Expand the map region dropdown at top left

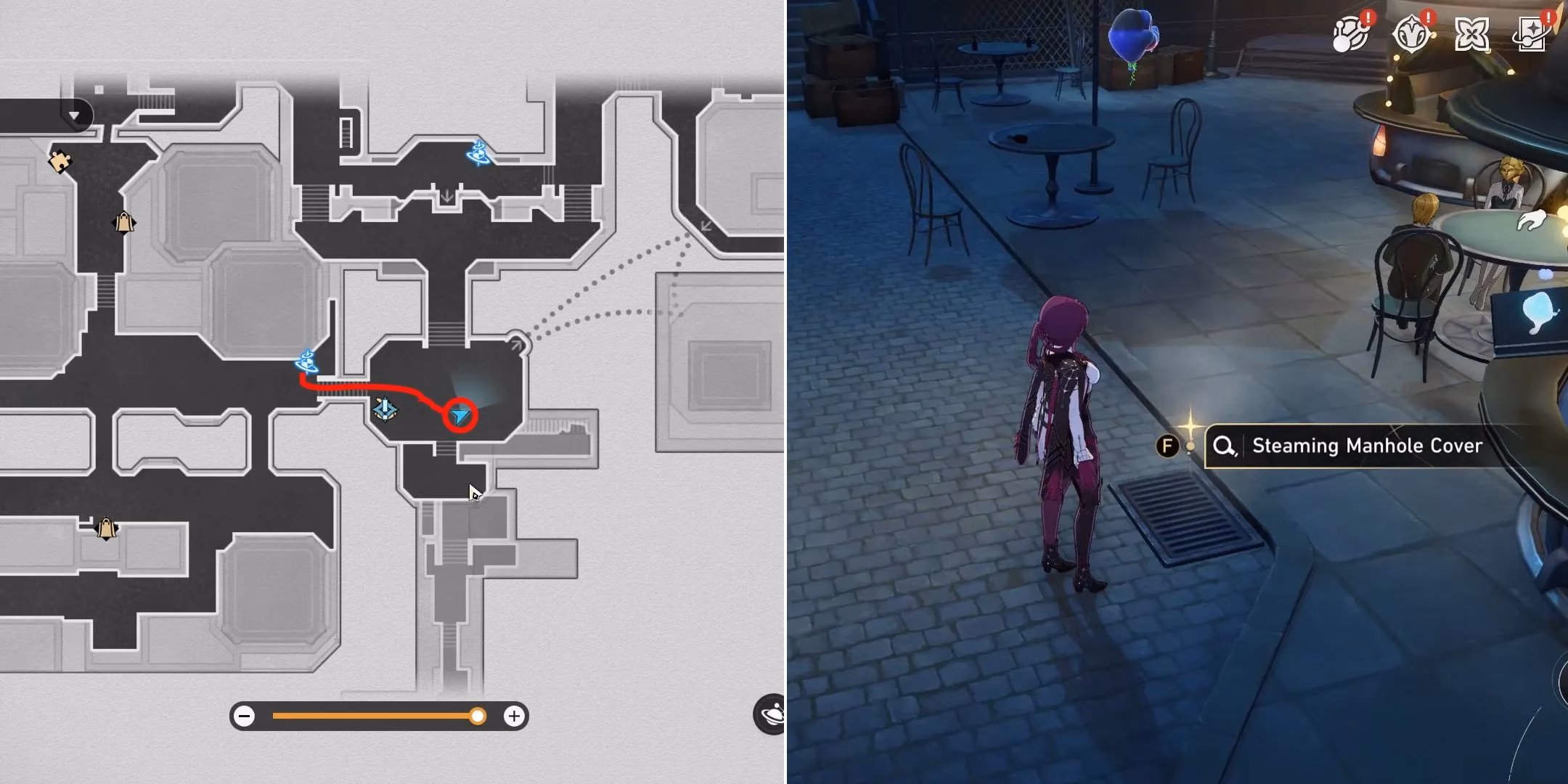click(73, 115)
